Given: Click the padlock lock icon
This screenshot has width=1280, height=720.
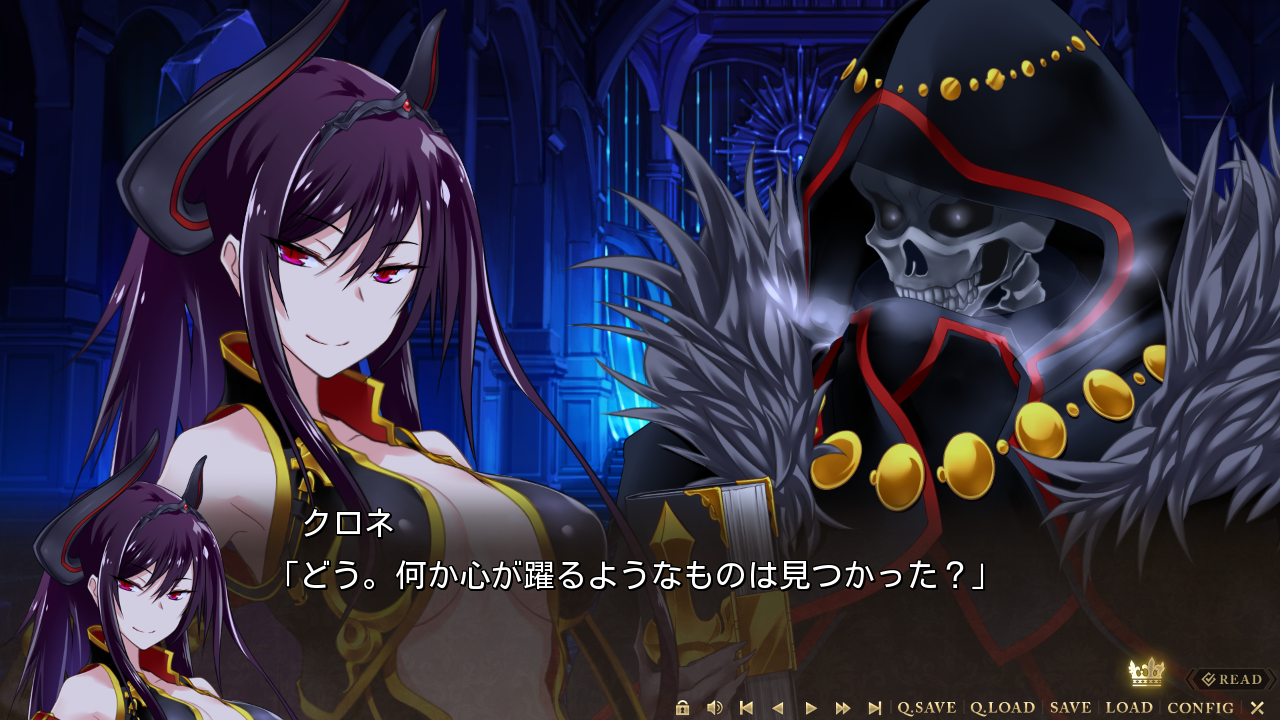Looking at the screenshot, I should (x=683, y=708).
